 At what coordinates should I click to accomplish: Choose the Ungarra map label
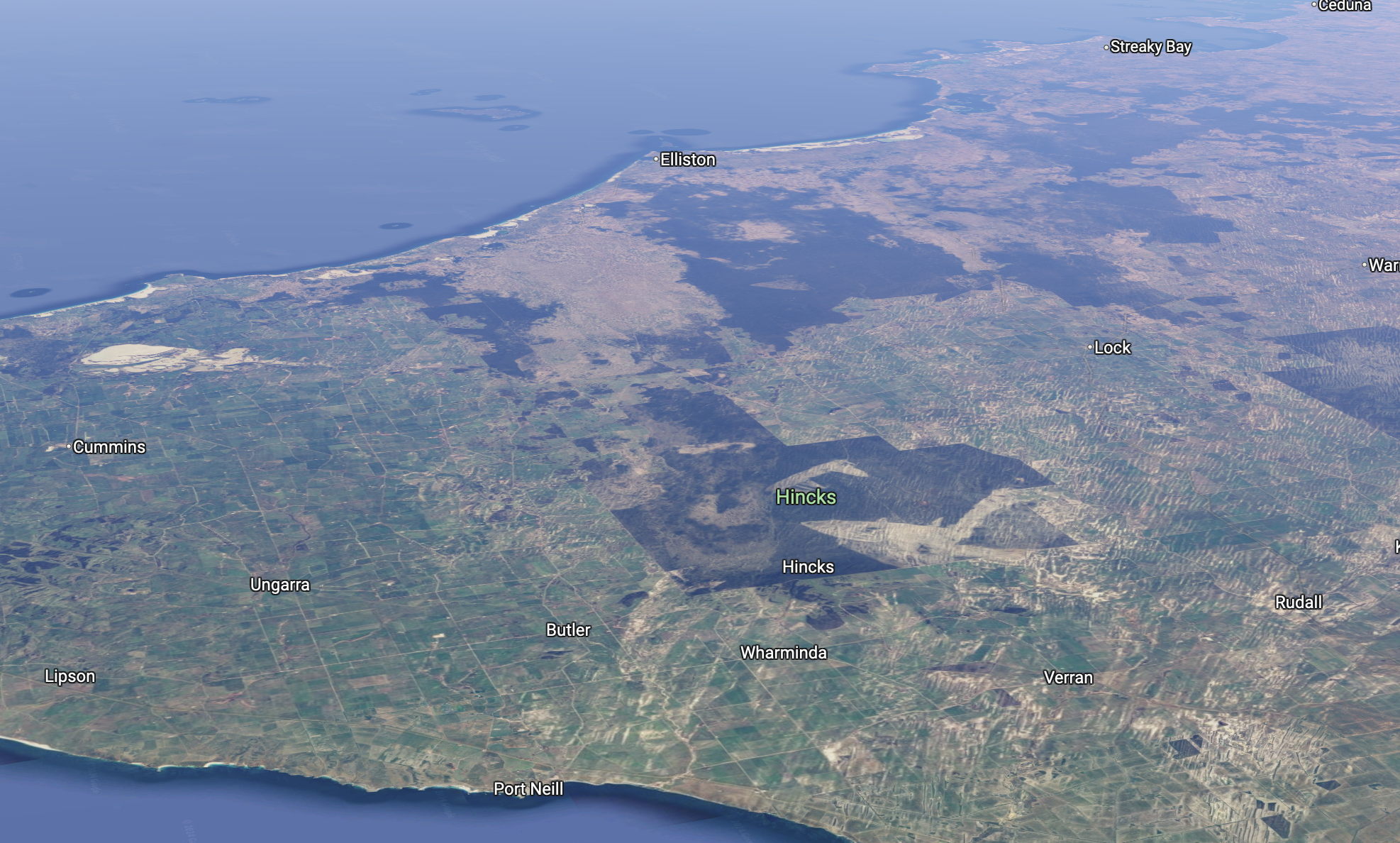[x=280, y=585]
